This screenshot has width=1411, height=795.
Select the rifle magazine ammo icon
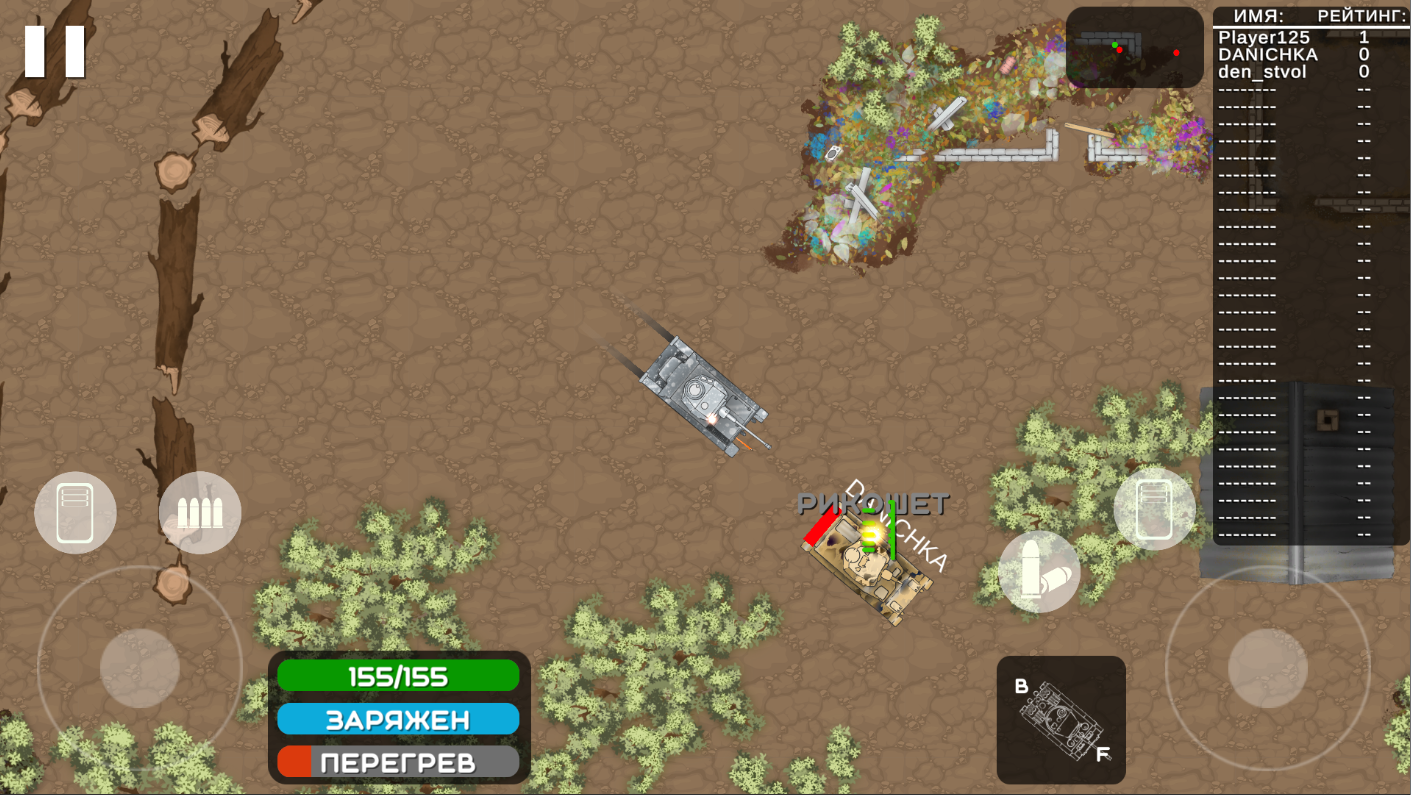[200, 511]
